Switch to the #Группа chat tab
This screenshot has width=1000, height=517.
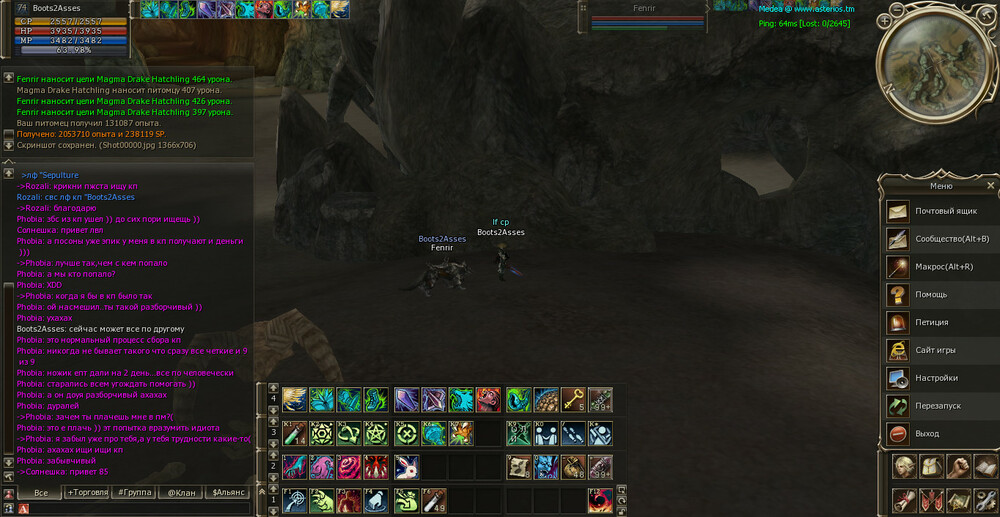coord(134,492)
